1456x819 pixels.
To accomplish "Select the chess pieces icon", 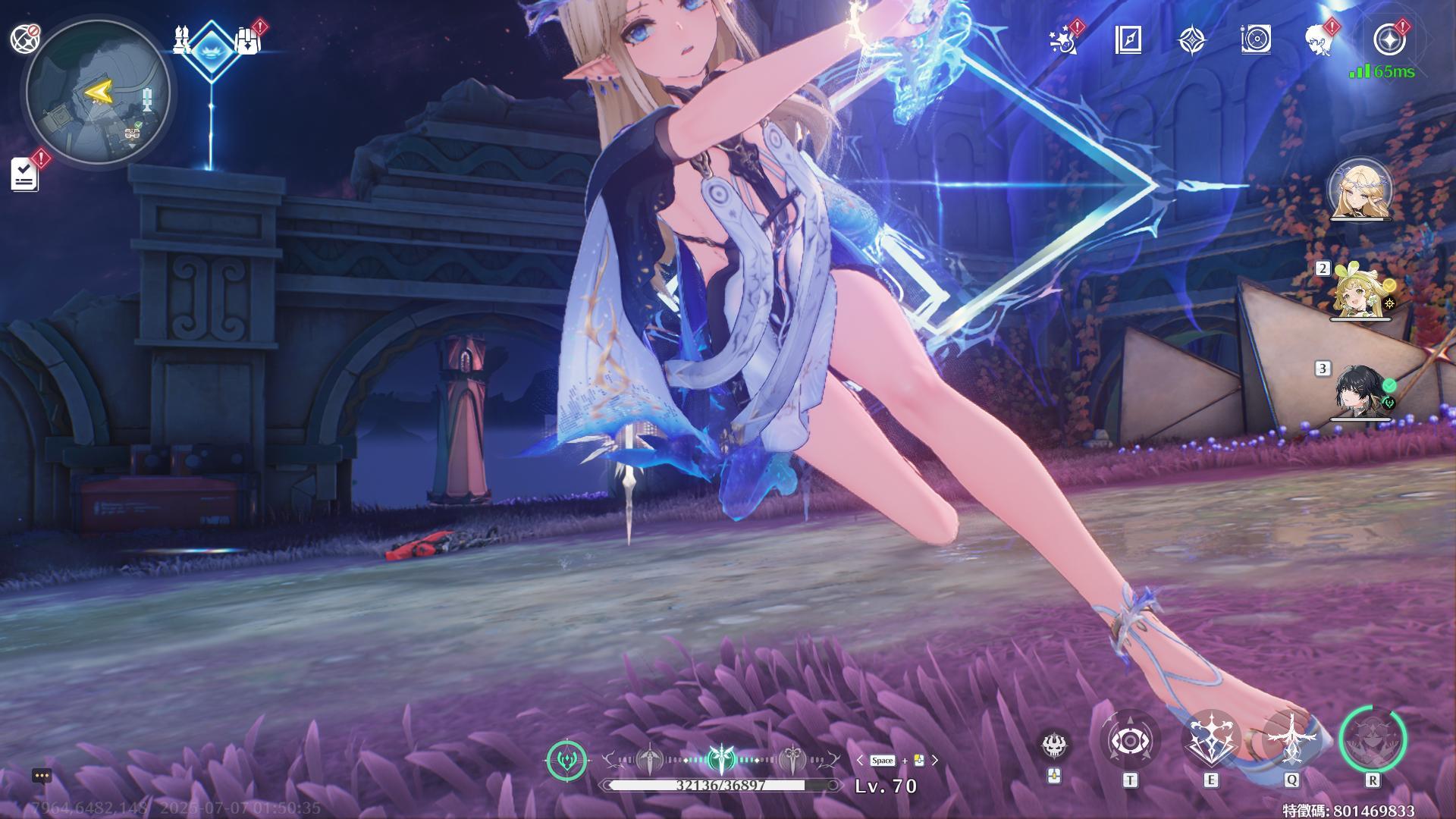I will (182, 40).
